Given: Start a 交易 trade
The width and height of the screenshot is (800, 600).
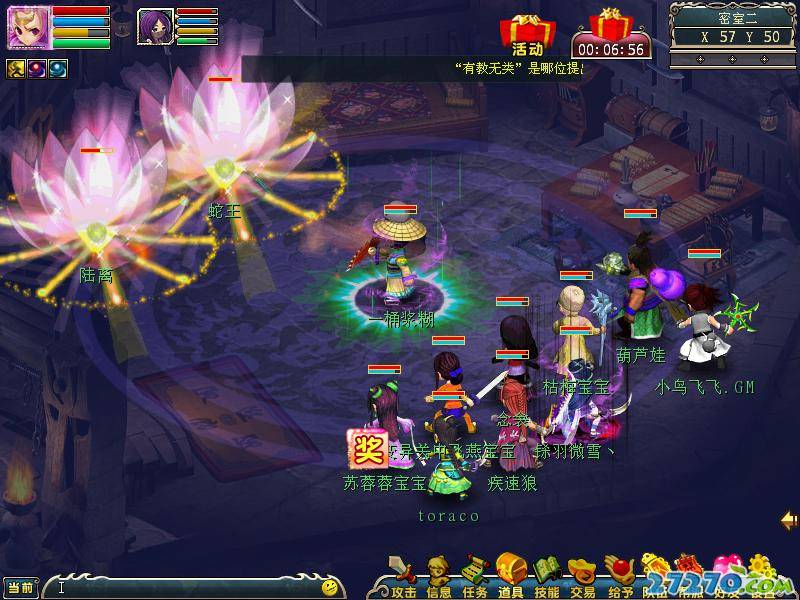Looking at the screenshot, I should point(583,574).
